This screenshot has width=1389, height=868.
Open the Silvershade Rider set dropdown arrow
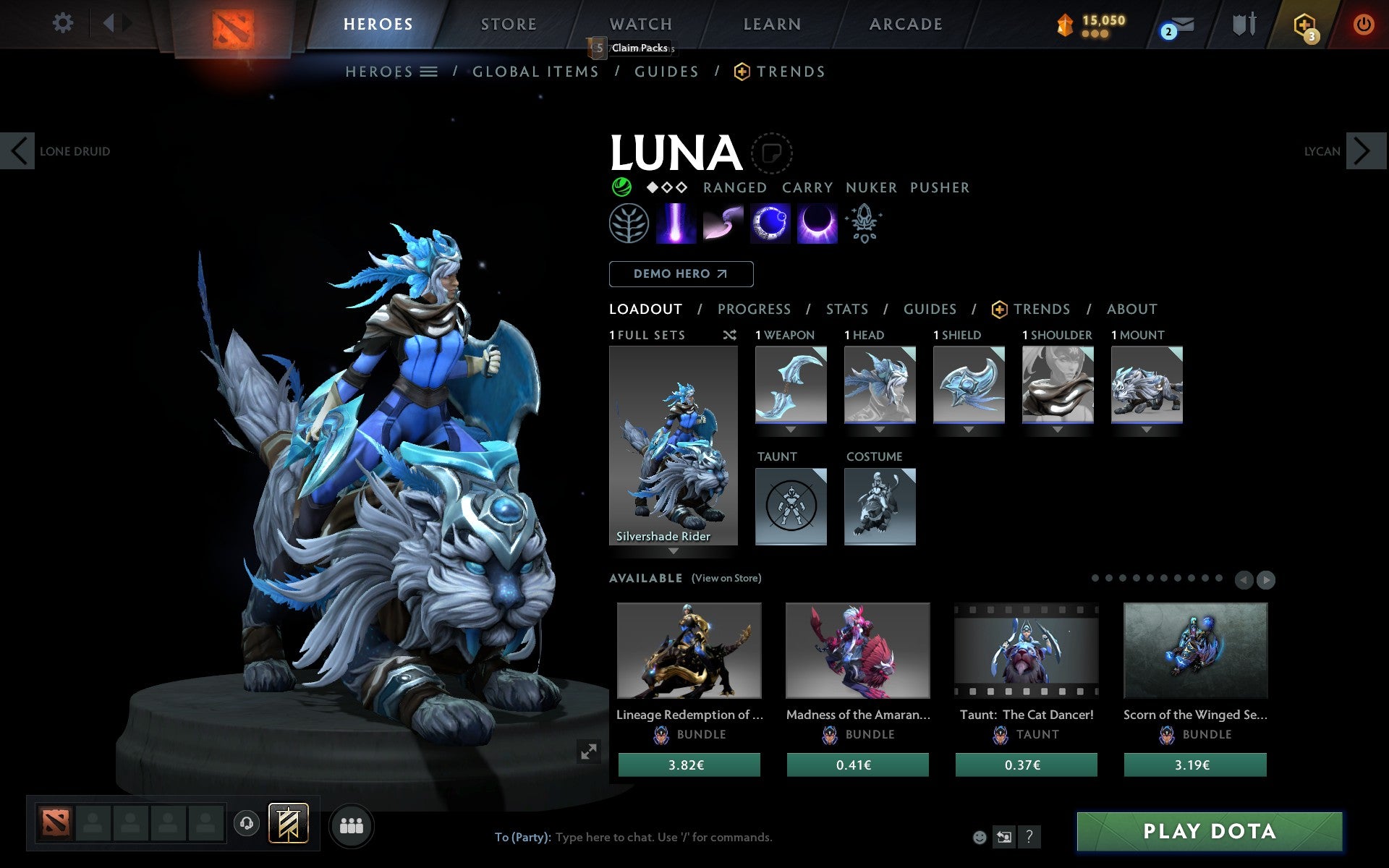(674, 551)
